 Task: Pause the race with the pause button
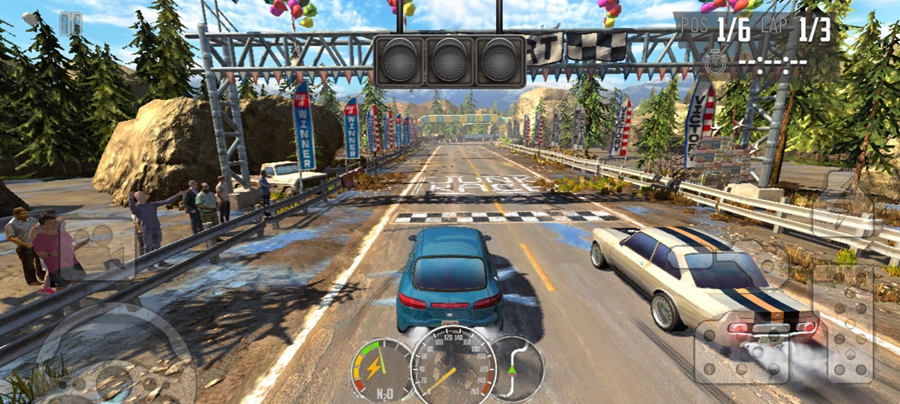(70, 21)
